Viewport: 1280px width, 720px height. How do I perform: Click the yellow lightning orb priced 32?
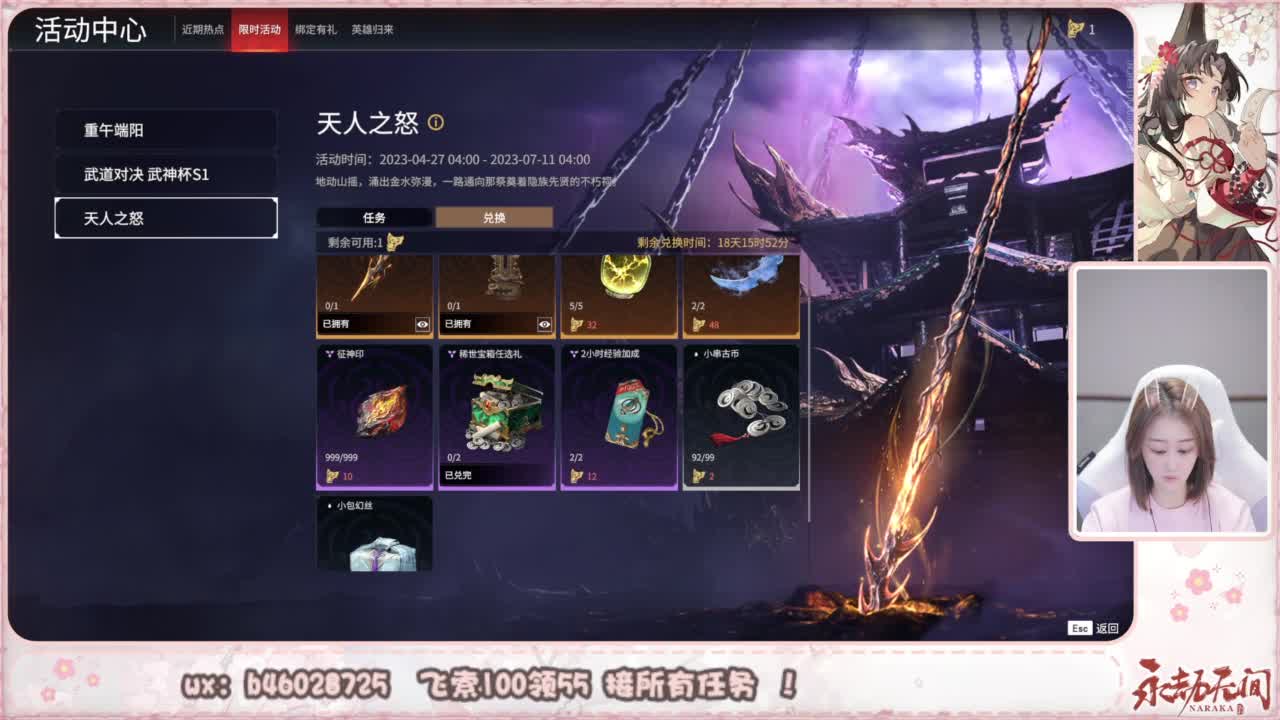click(x=618, y=285)
